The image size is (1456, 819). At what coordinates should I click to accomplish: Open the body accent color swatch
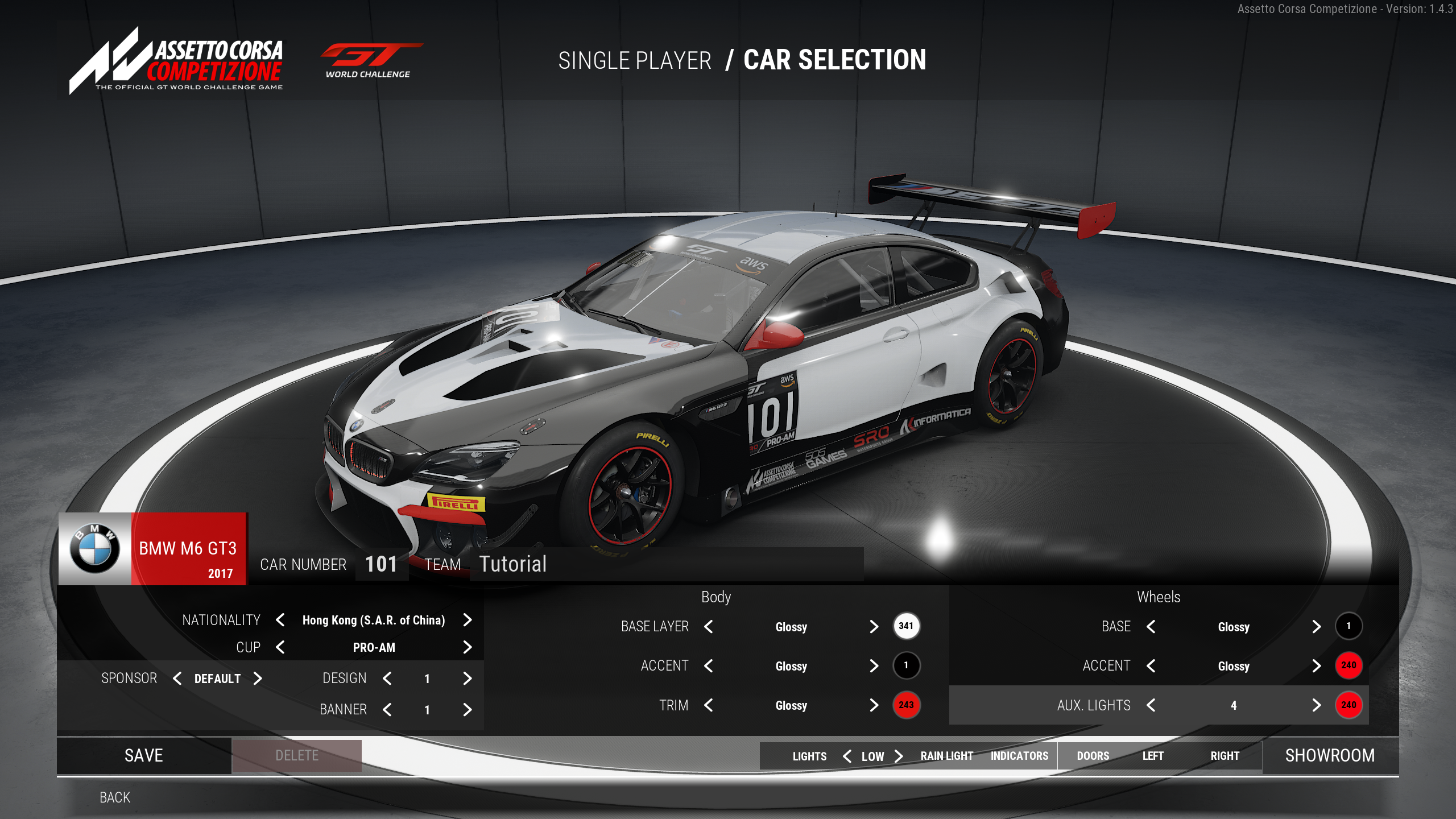click(x=906, y=665)
